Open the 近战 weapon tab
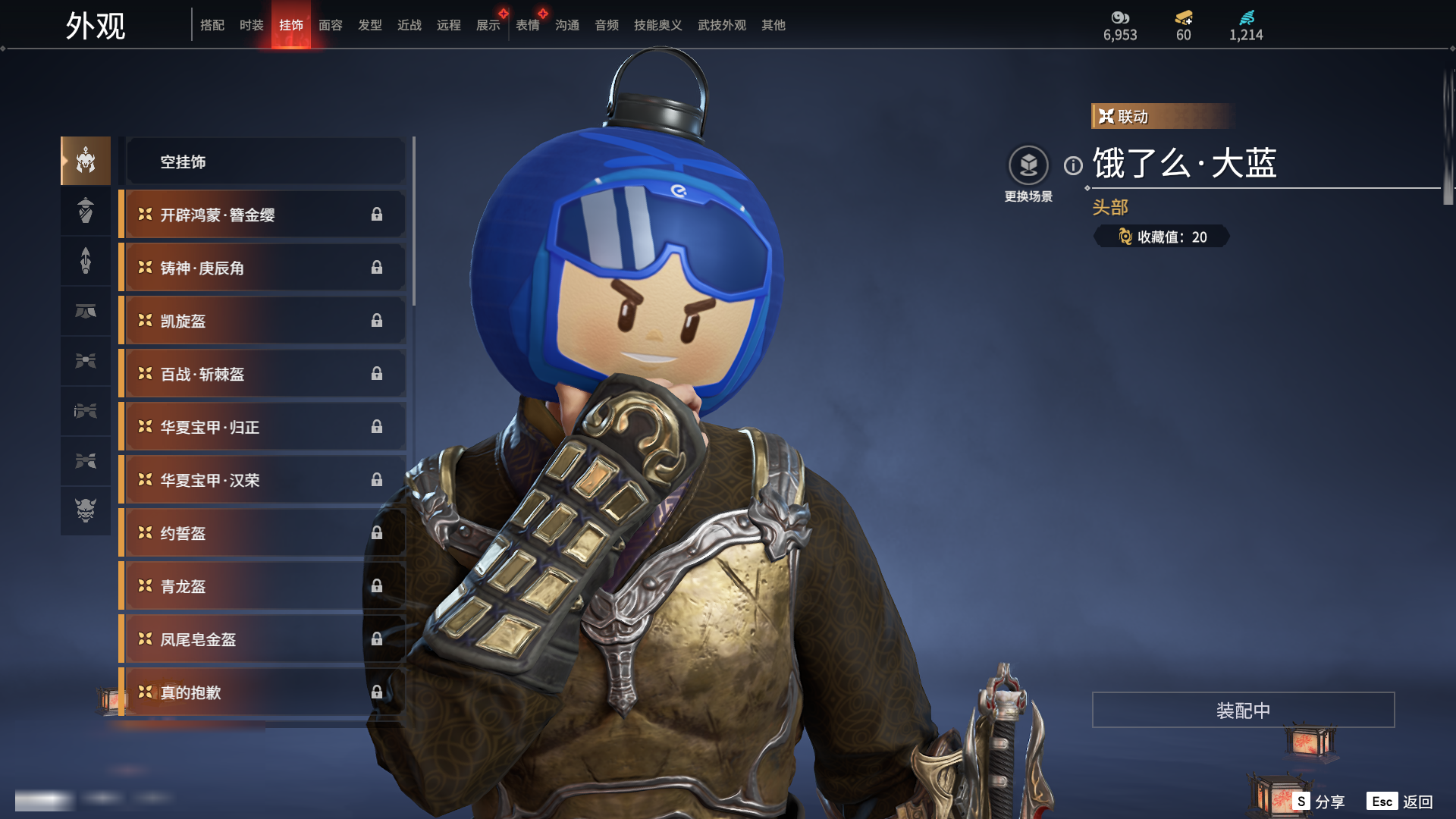This screenshot has height=819, width=1456. pyautogui.click(x=409, y=25)
